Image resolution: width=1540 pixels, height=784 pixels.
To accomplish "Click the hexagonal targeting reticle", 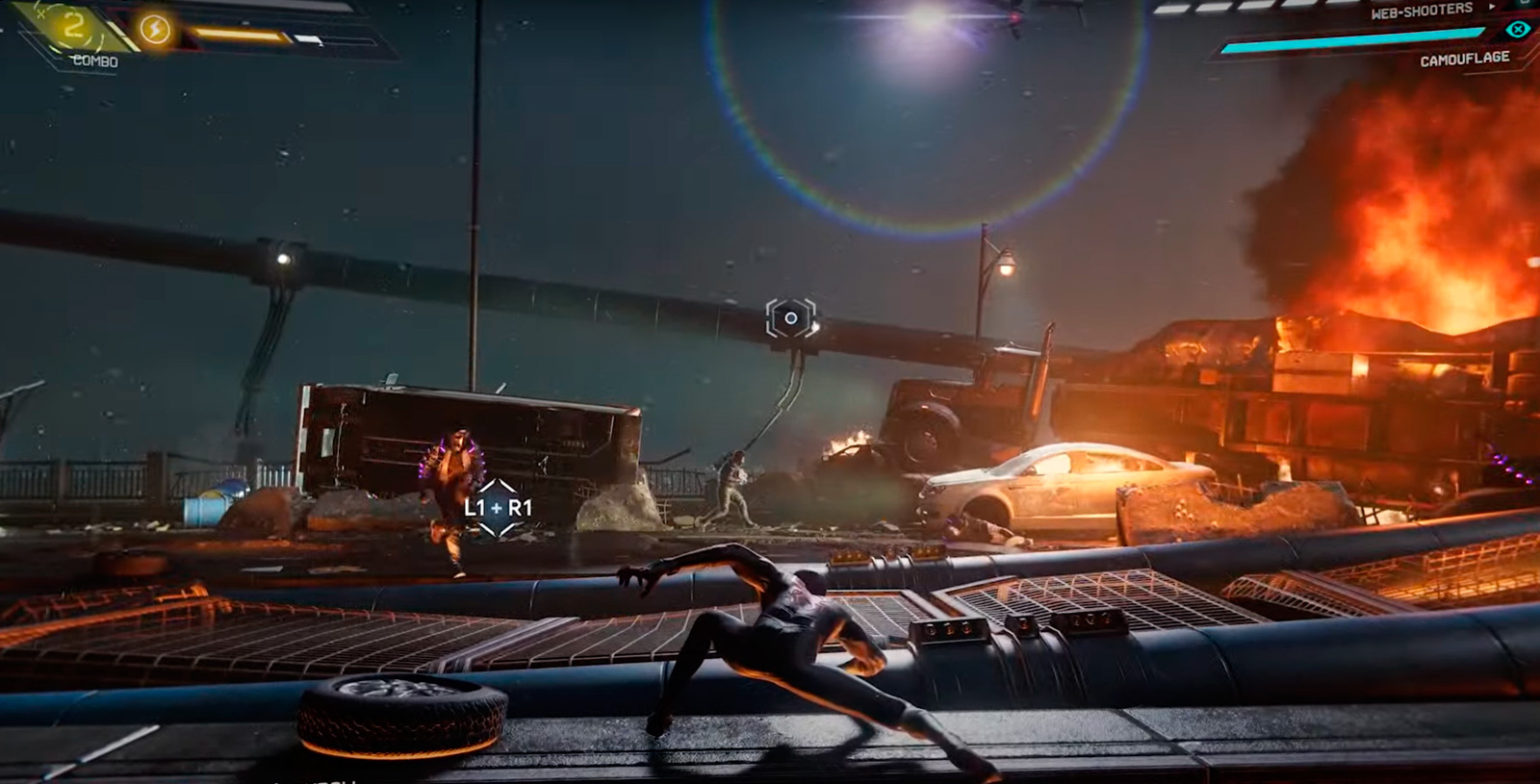I will pos(790,317).
